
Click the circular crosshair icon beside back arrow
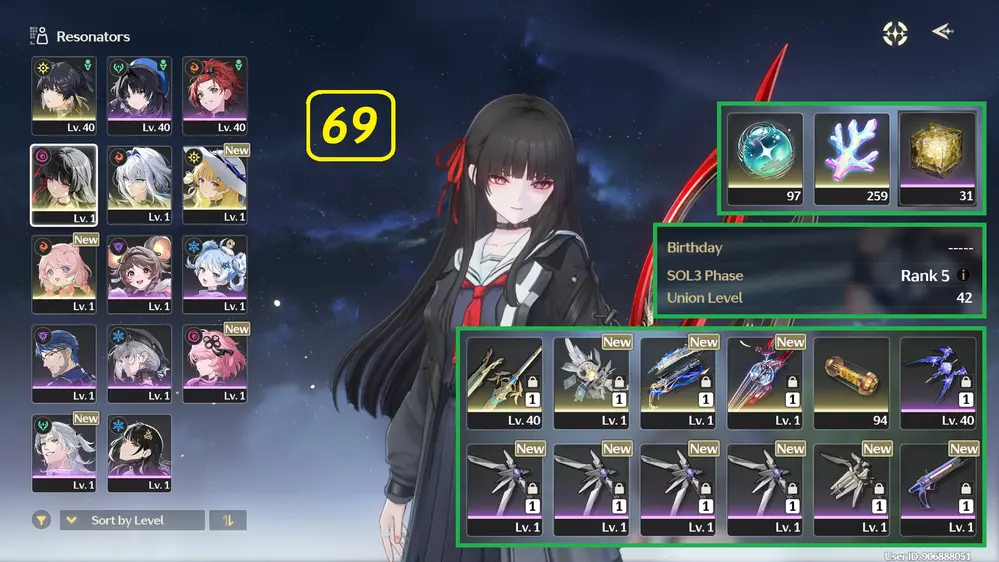(895, 33)
